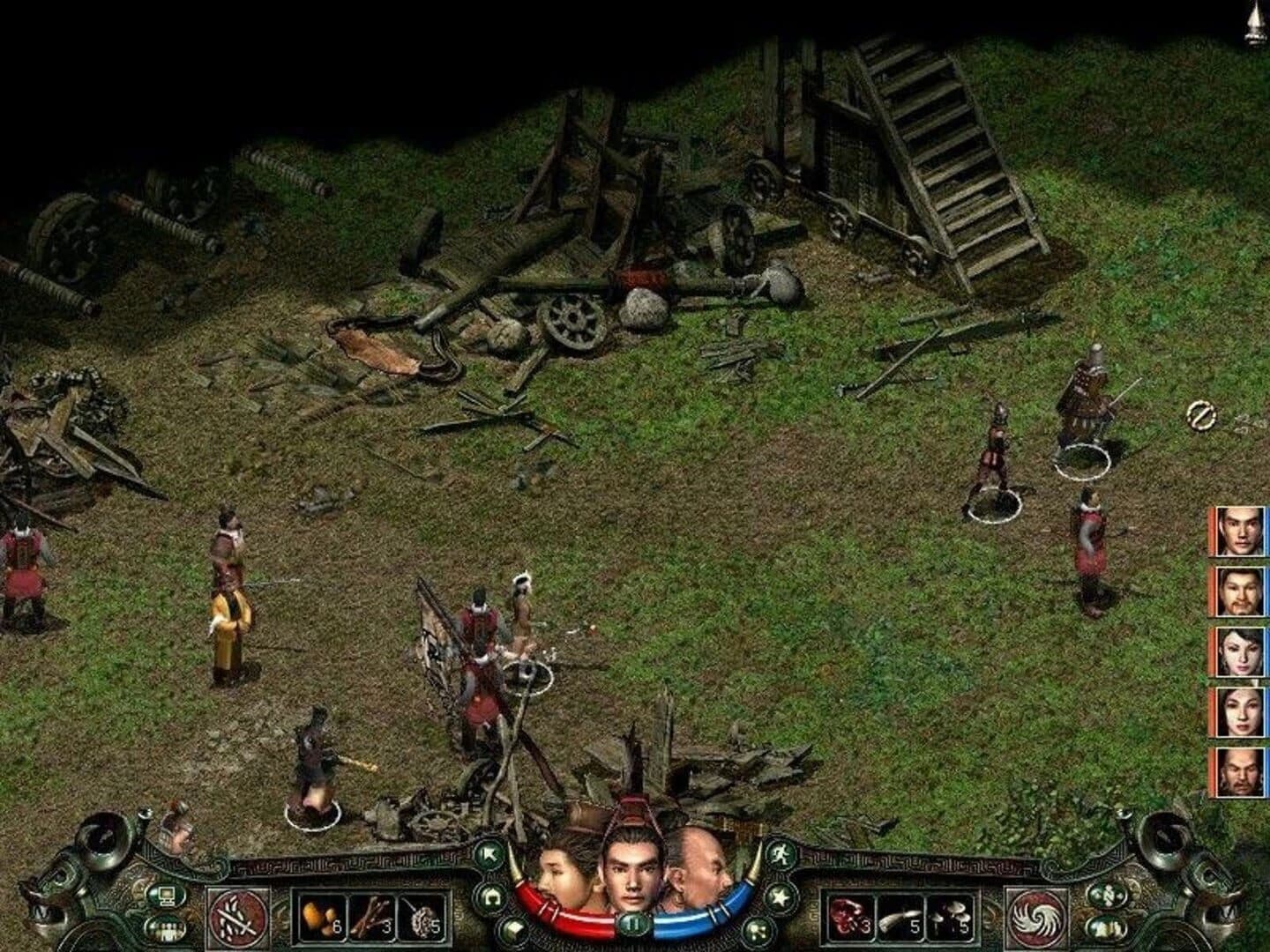Image resolution: width=1270 pixels, height=952 pixels.
Task: Click the home command icon on the HUD
Action: point(492,896)
